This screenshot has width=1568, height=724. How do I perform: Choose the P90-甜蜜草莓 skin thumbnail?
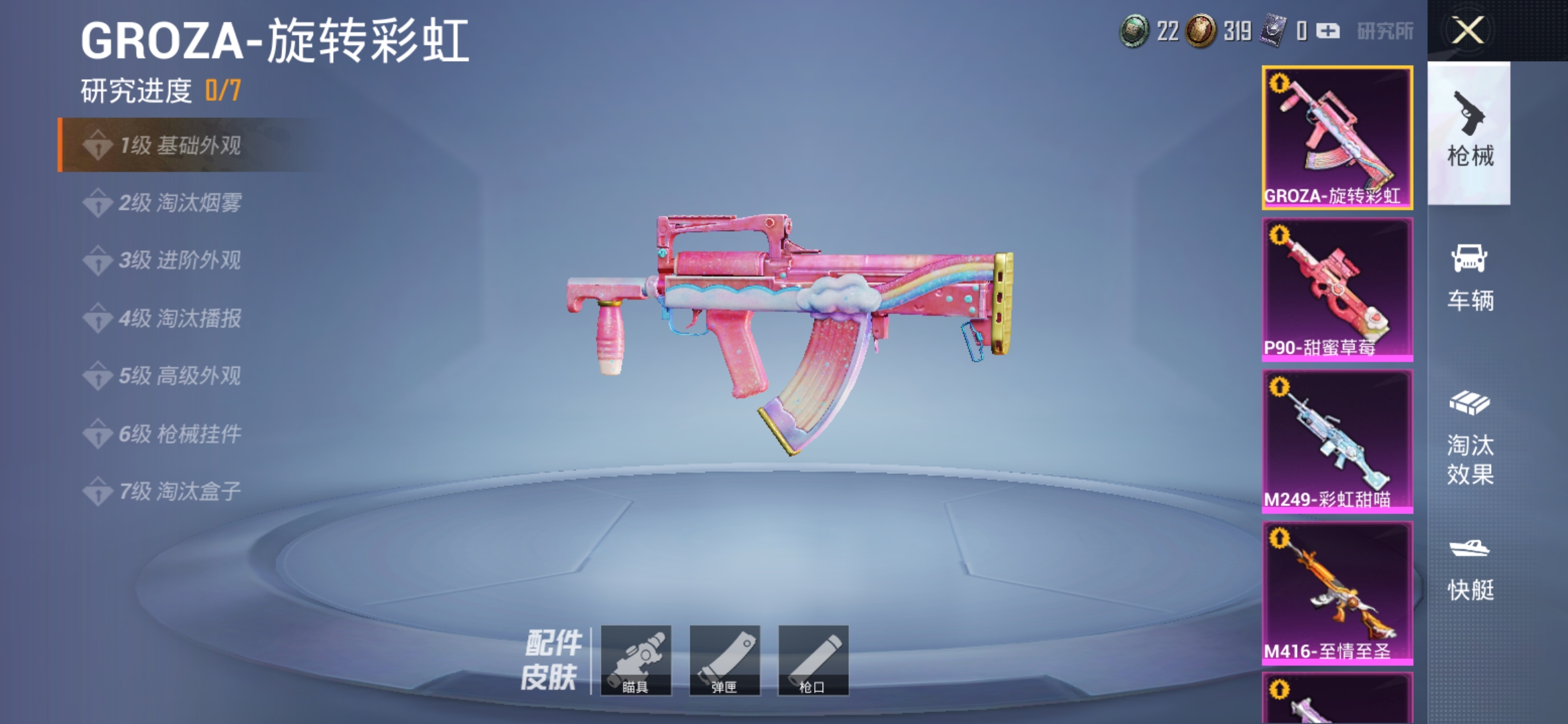click(x=1337, y=290)
